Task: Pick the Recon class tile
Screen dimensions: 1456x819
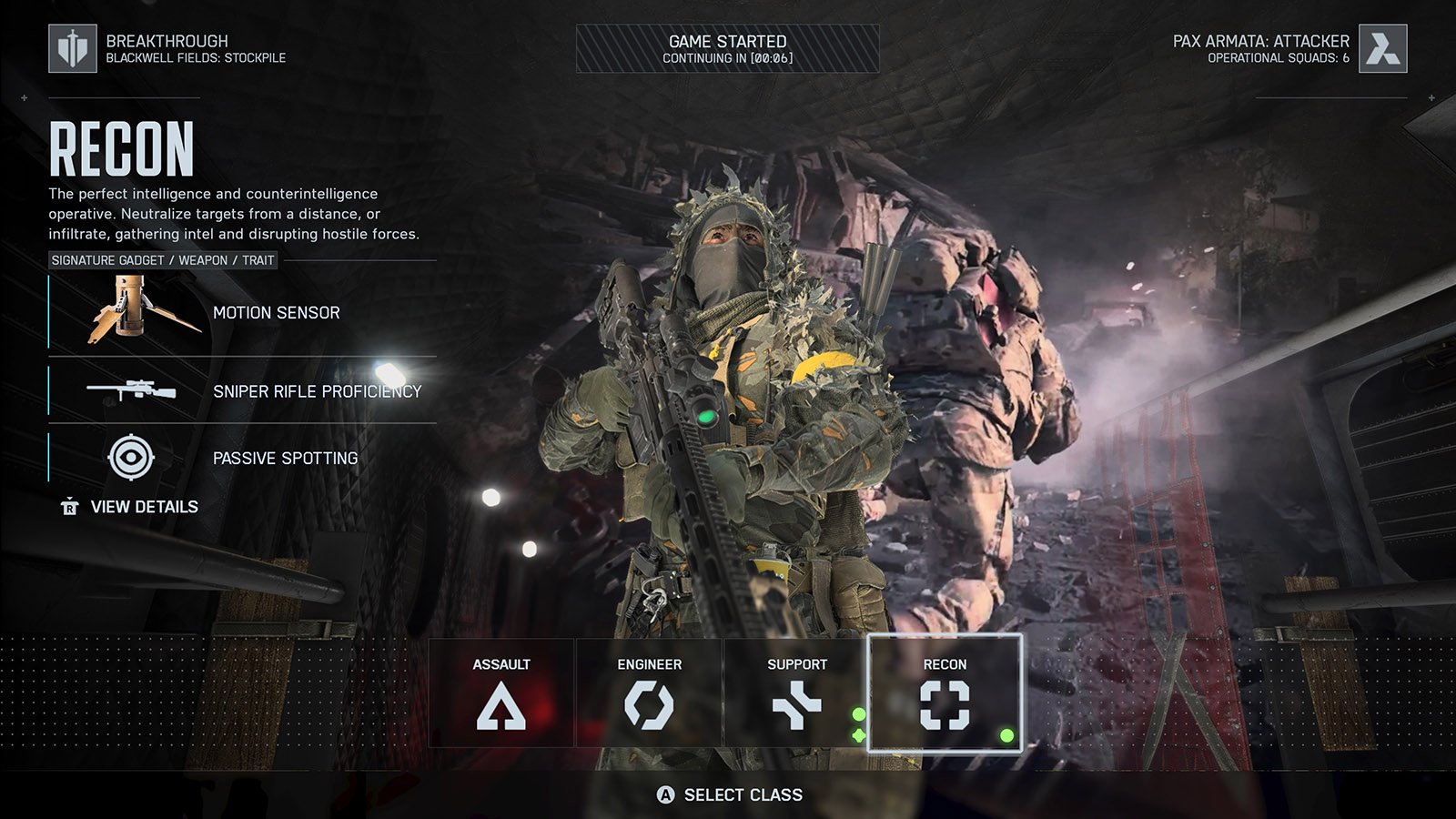Action: tap(945, 693)
